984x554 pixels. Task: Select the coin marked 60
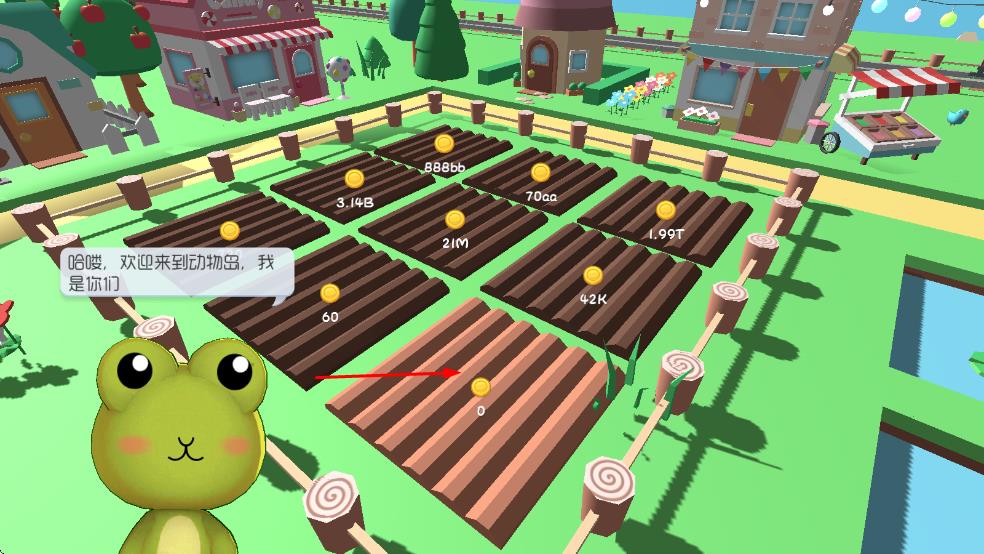(x=330, y=294)
